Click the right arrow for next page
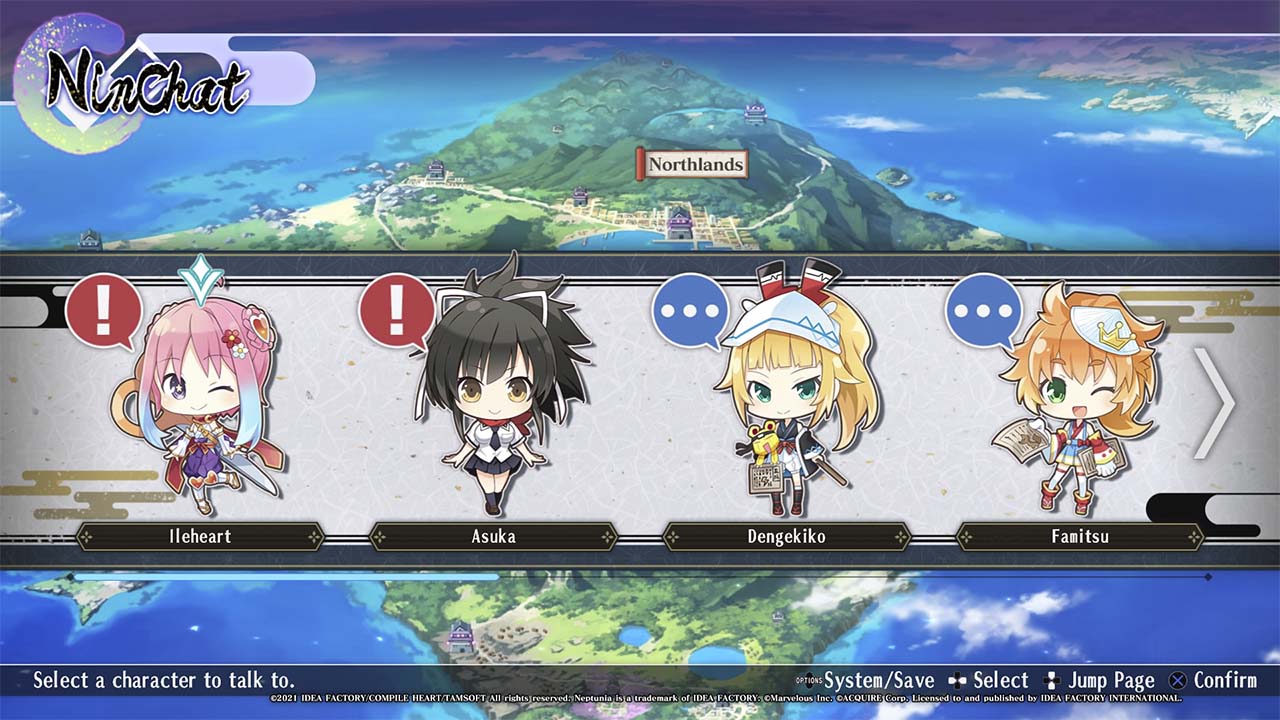The image size is (1280, 720). 1214,403
